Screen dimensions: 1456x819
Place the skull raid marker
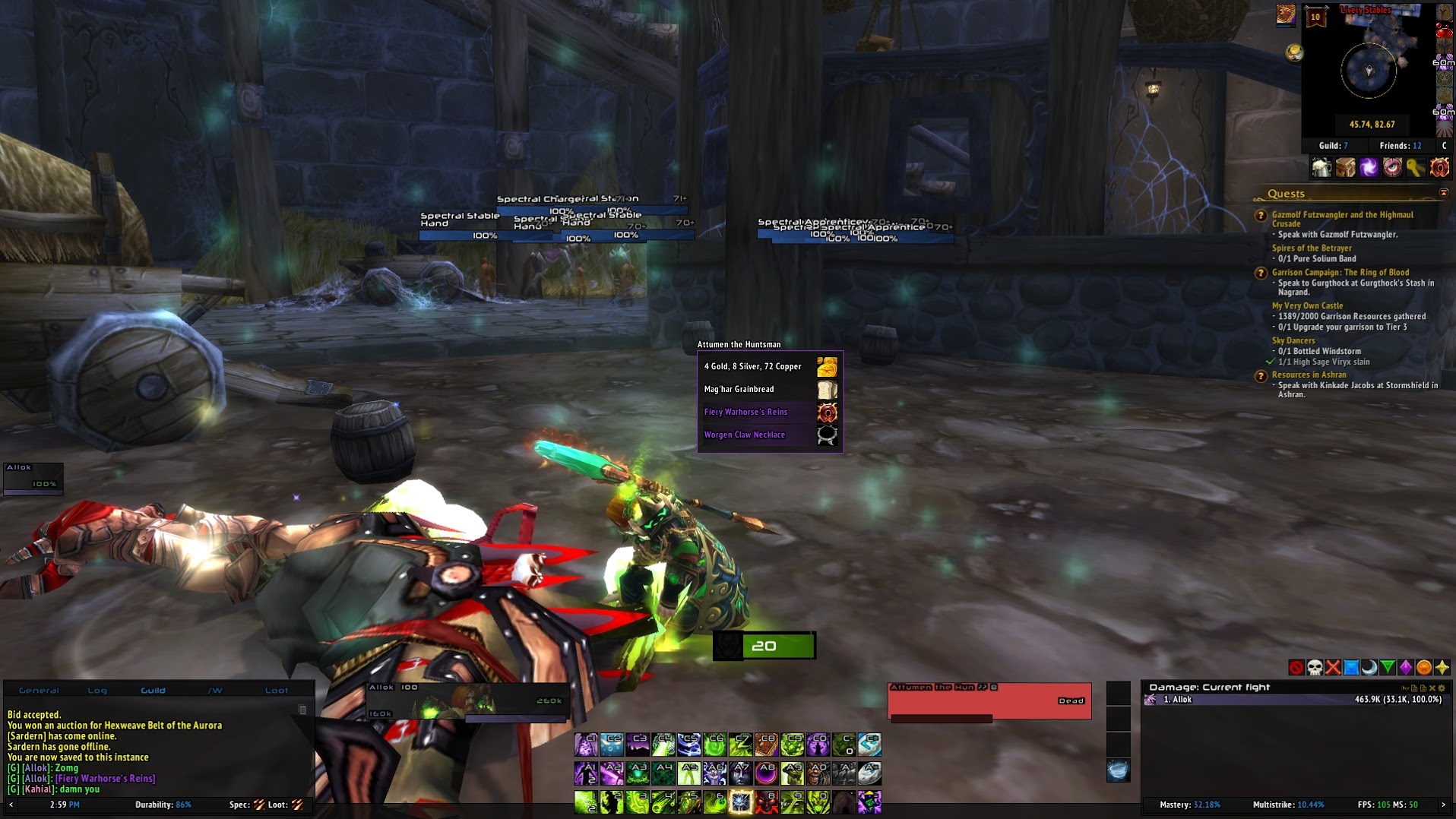(x=1315, y=668)
